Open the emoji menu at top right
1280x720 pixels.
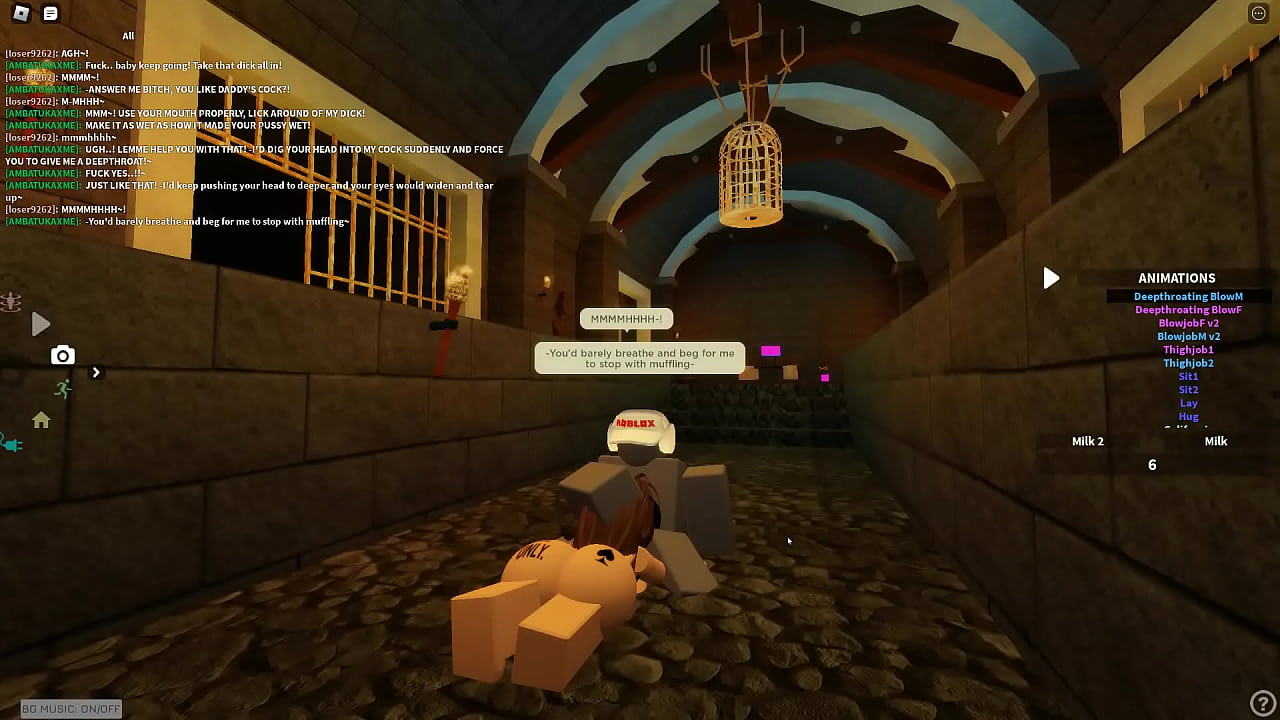click(1258, 13)
